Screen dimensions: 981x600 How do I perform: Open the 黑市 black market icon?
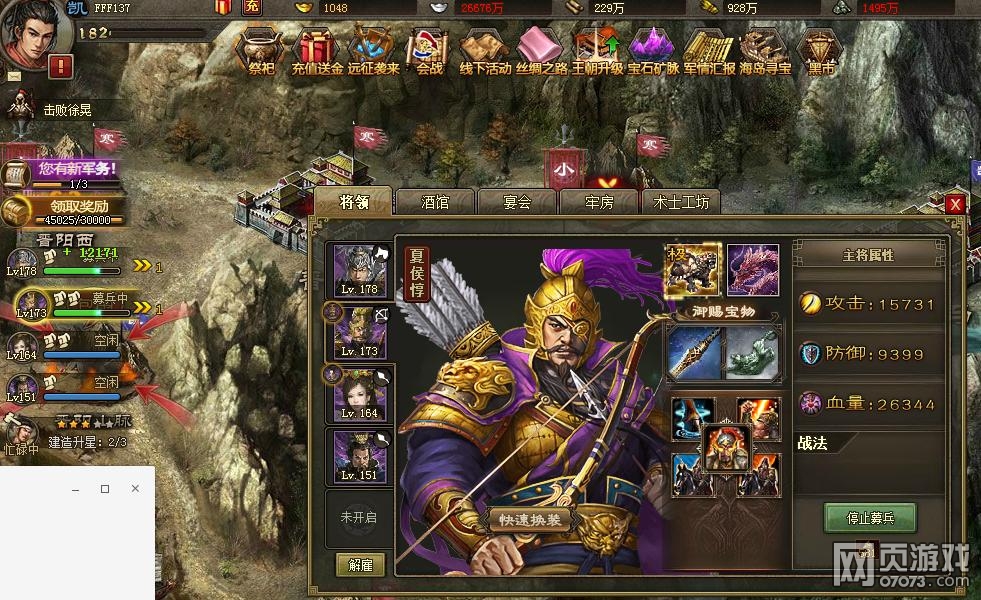[x=821, y=50]
